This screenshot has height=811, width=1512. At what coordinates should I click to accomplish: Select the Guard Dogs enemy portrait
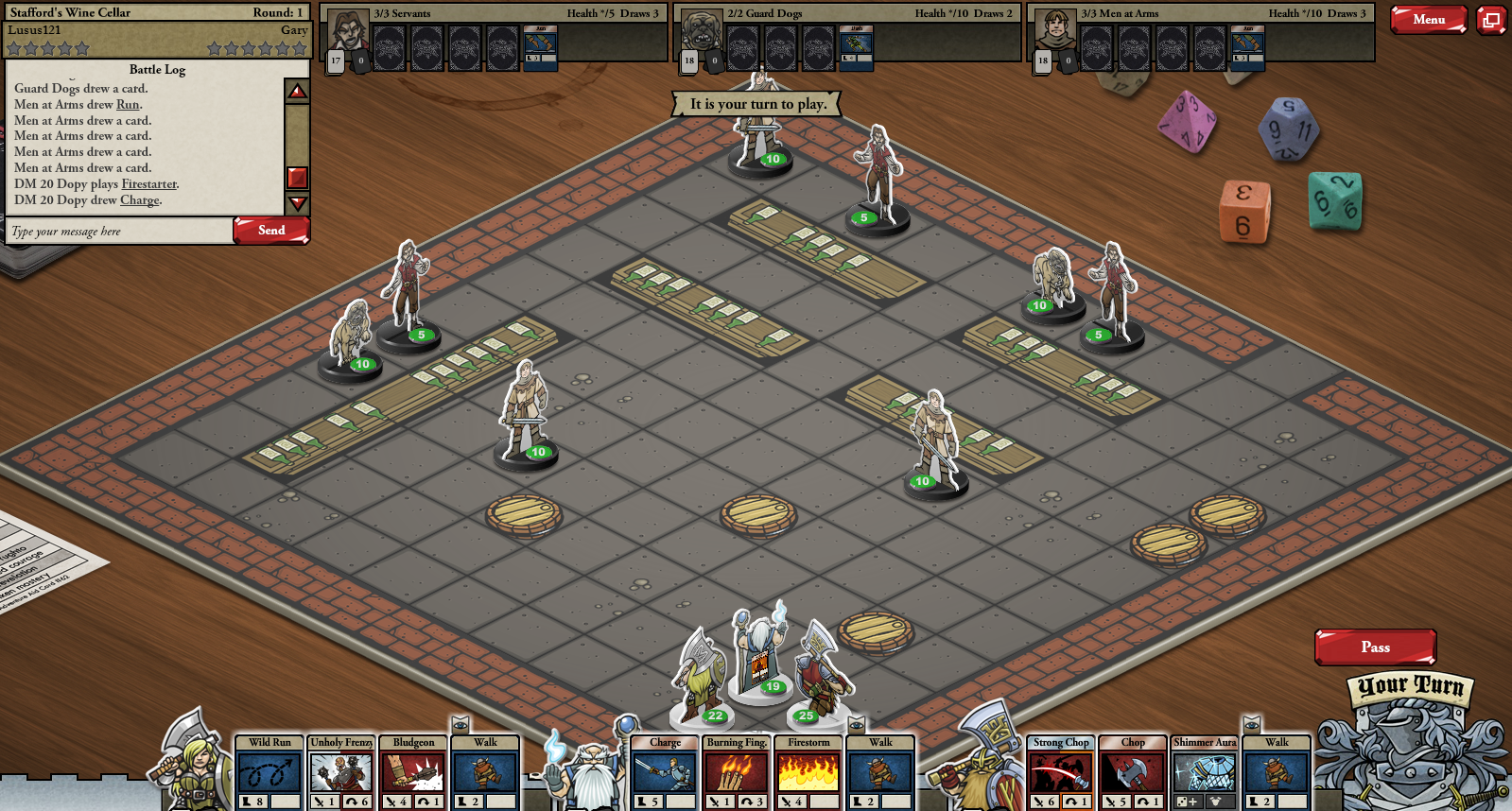[702, 31]
